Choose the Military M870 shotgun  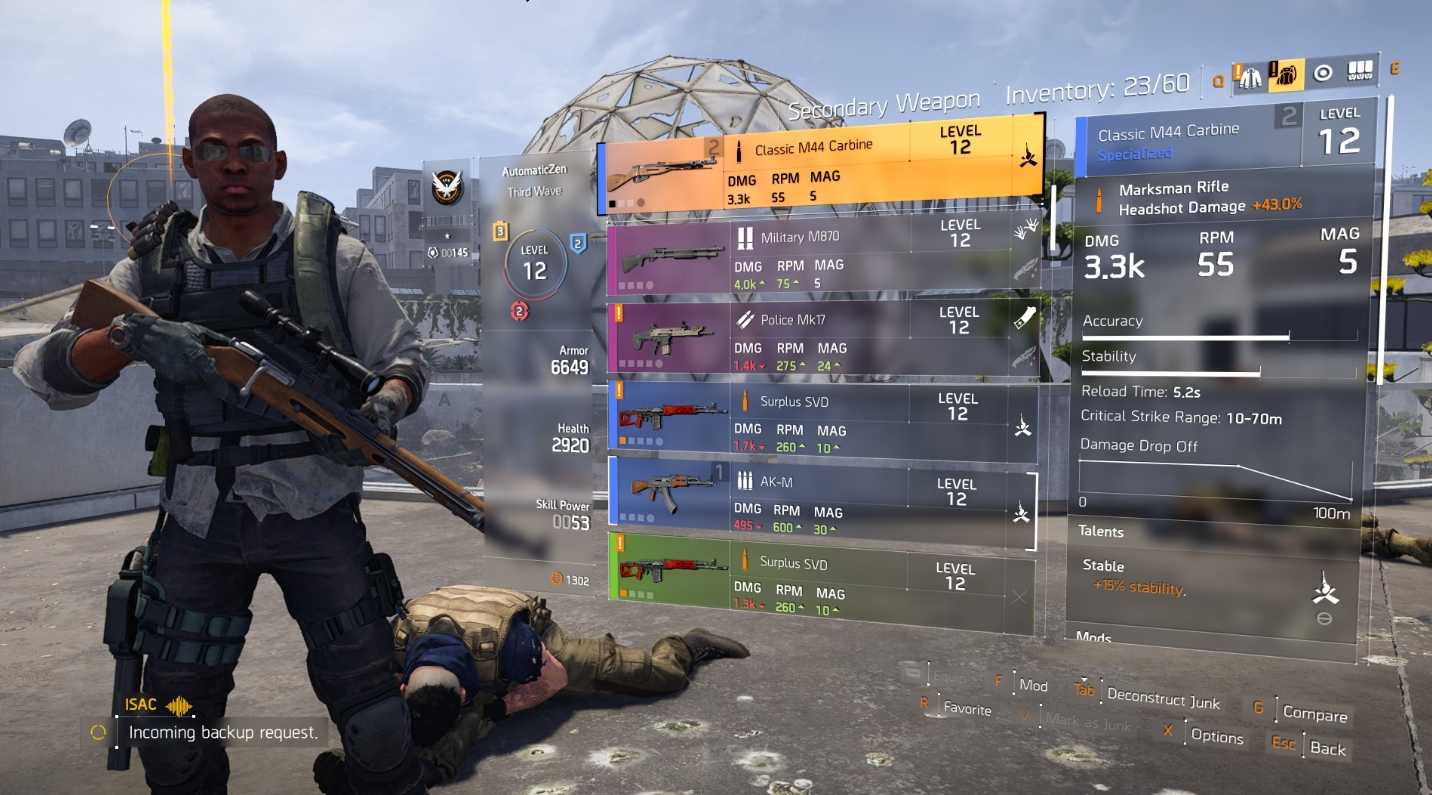820,257
